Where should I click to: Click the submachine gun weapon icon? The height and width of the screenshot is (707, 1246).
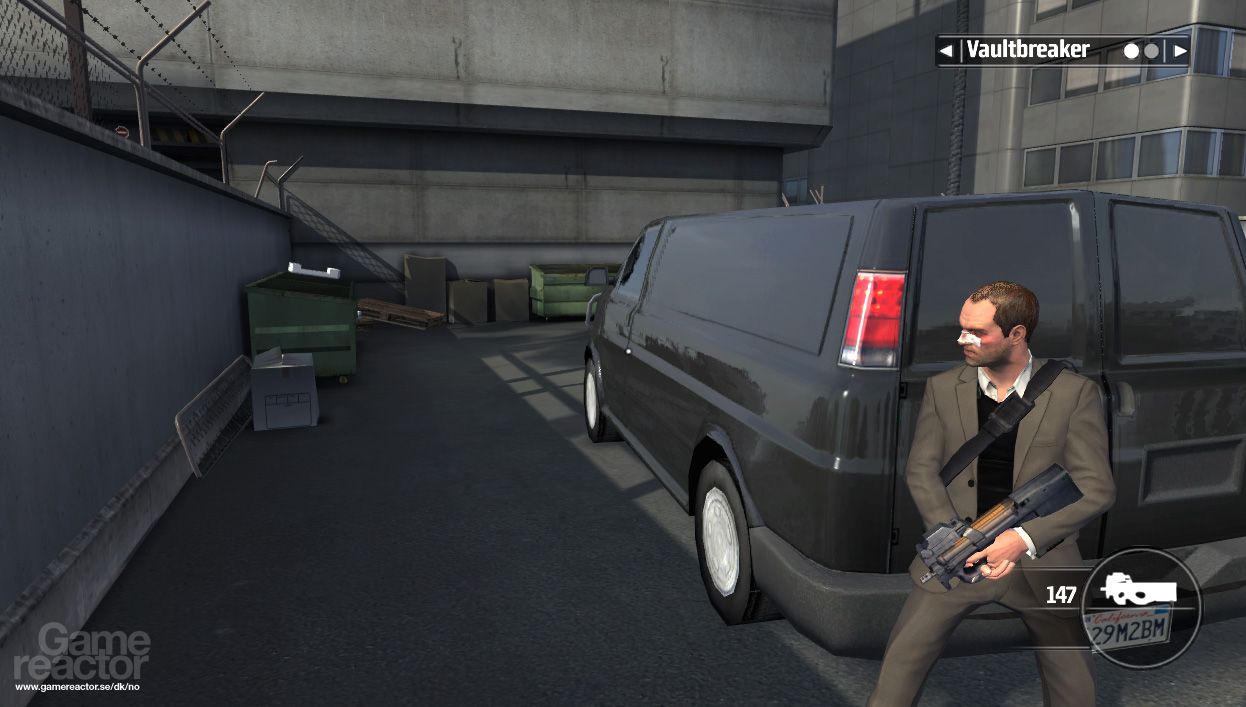tap(1138, 590)
